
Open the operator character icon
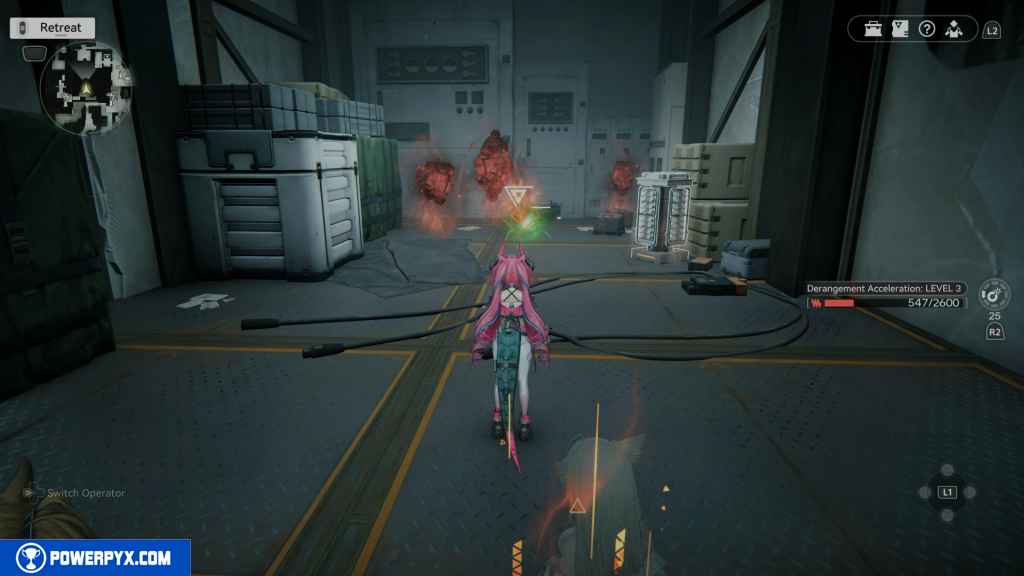pyautogui.click(x=954, y=29)
